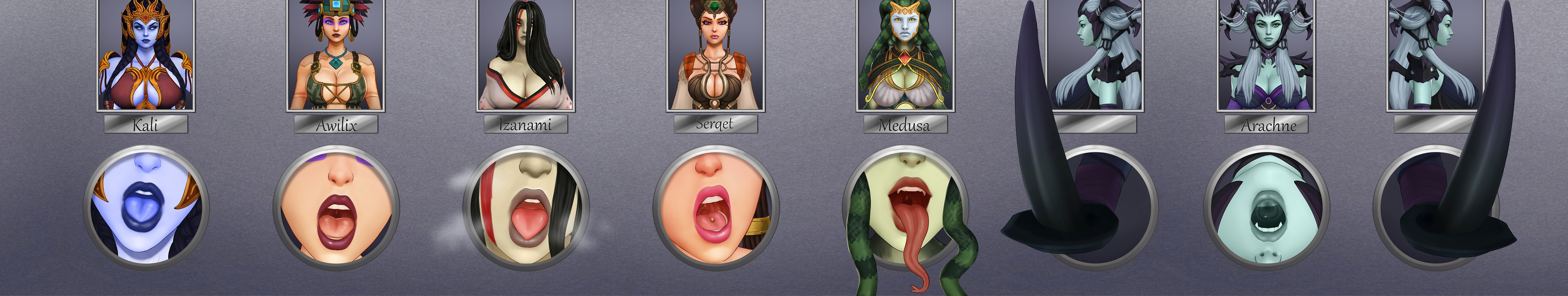Viewport: 1568px width, 296px height.
Task: Select the Medusa name plate
Action: pyautogui.click(x=905, y=125)
